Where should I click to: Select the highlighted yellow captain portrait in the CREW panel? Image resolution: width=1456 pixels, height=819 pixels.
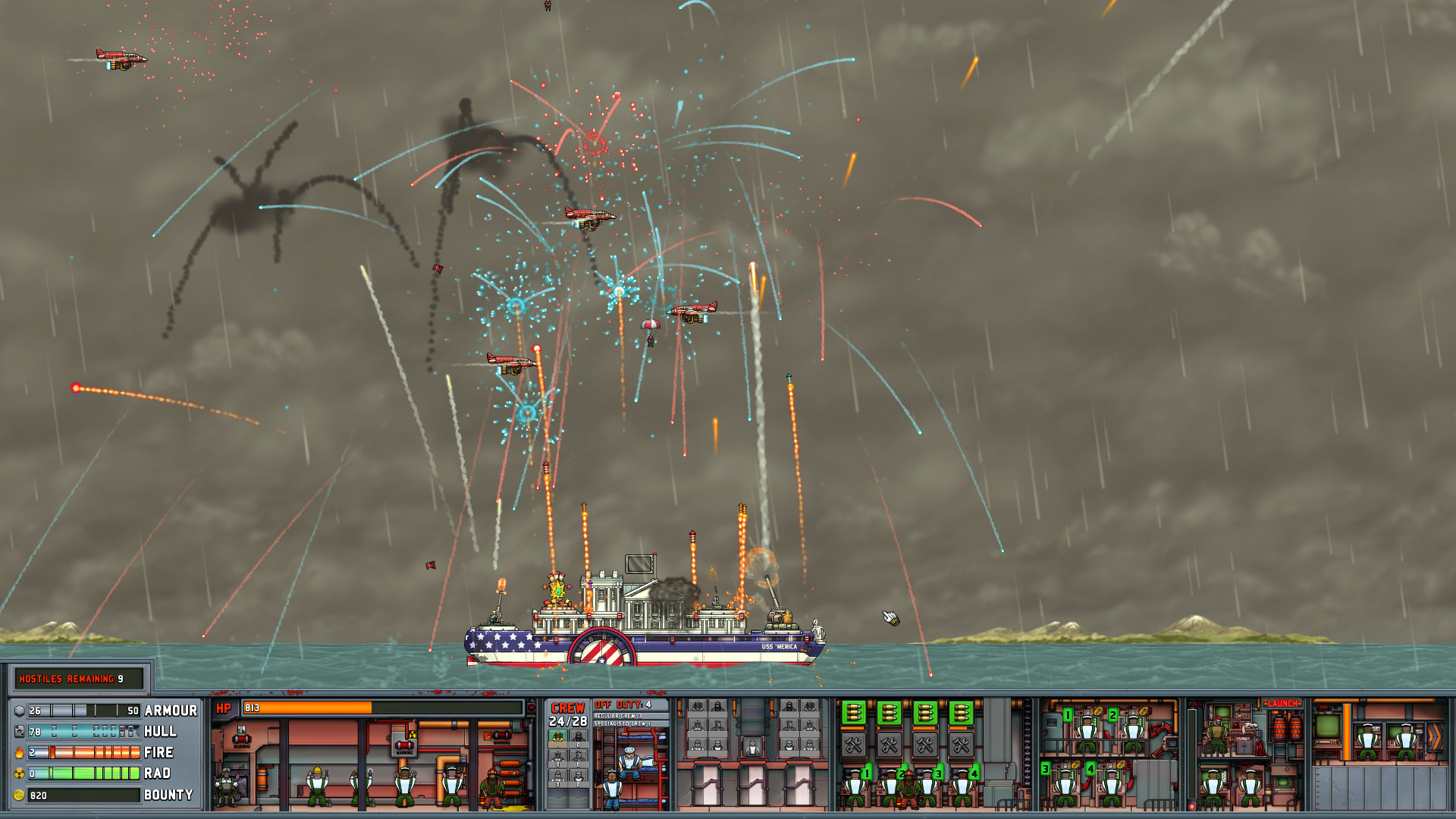558,736
